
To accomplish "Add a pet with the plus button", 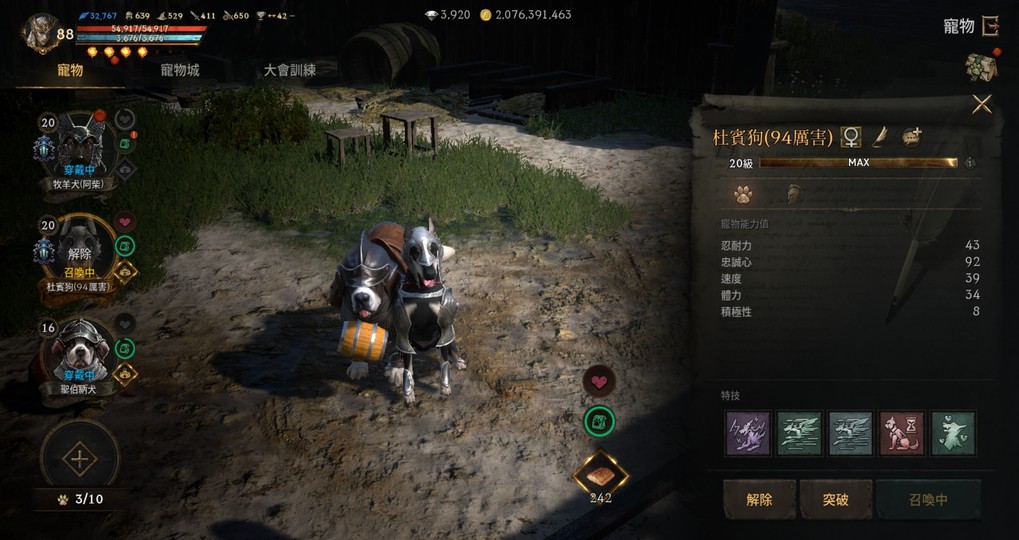I will click(x=79, y=460).
